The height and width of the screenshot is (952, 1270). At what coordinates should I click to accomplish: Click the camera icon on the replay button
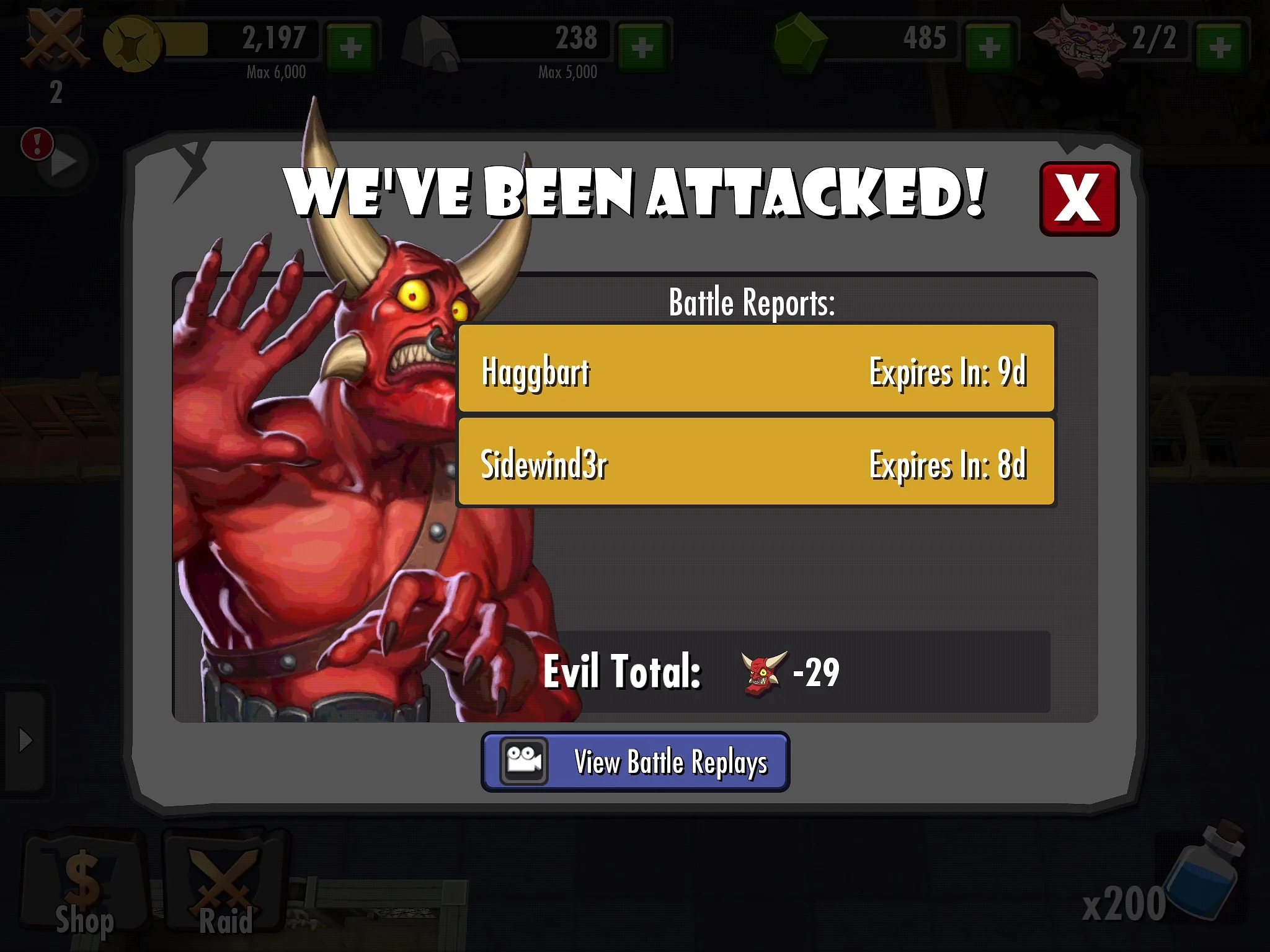524,761
